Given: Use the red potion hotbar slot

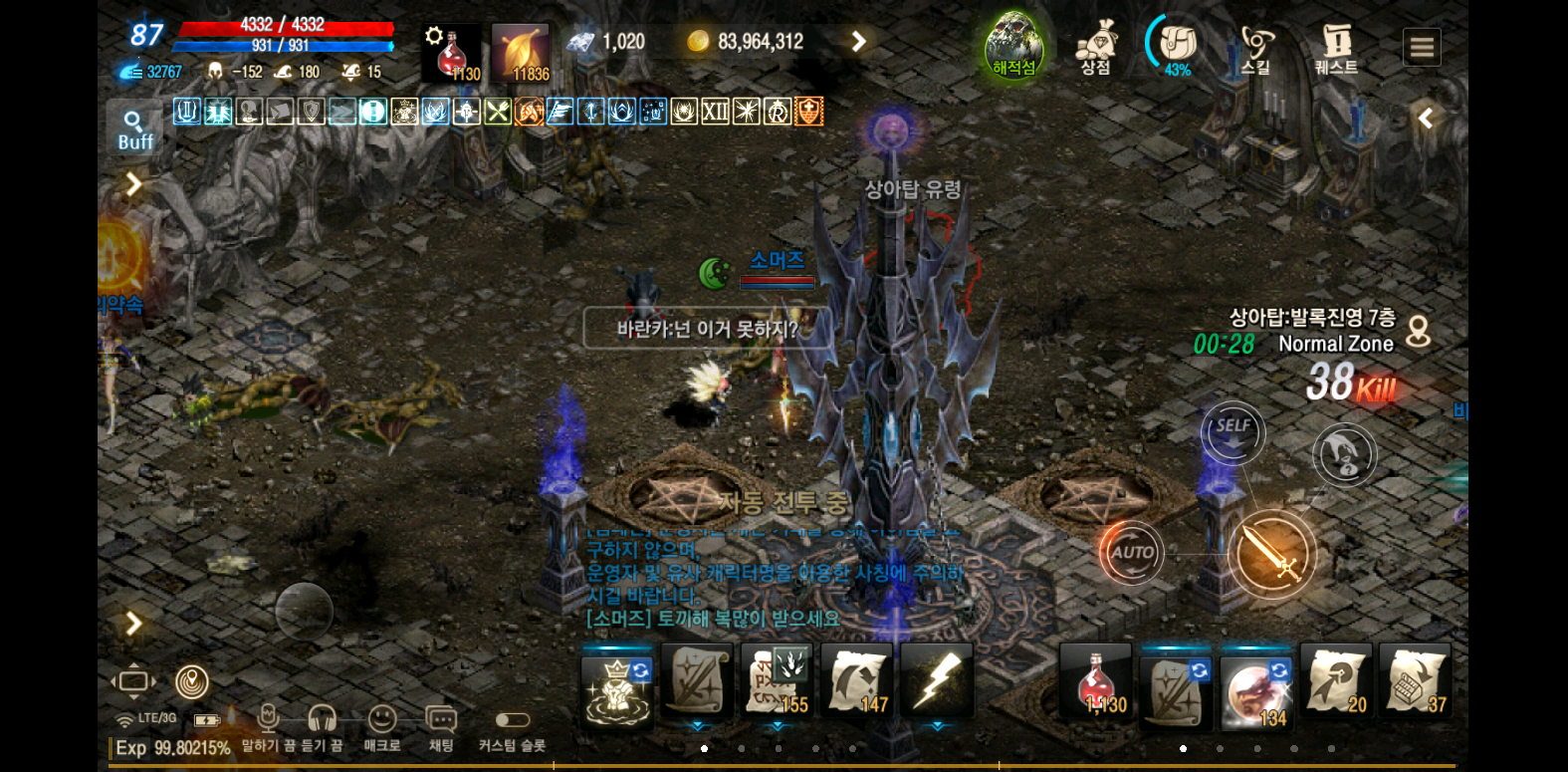Looking at the screenshot, I should [1096, 680].
